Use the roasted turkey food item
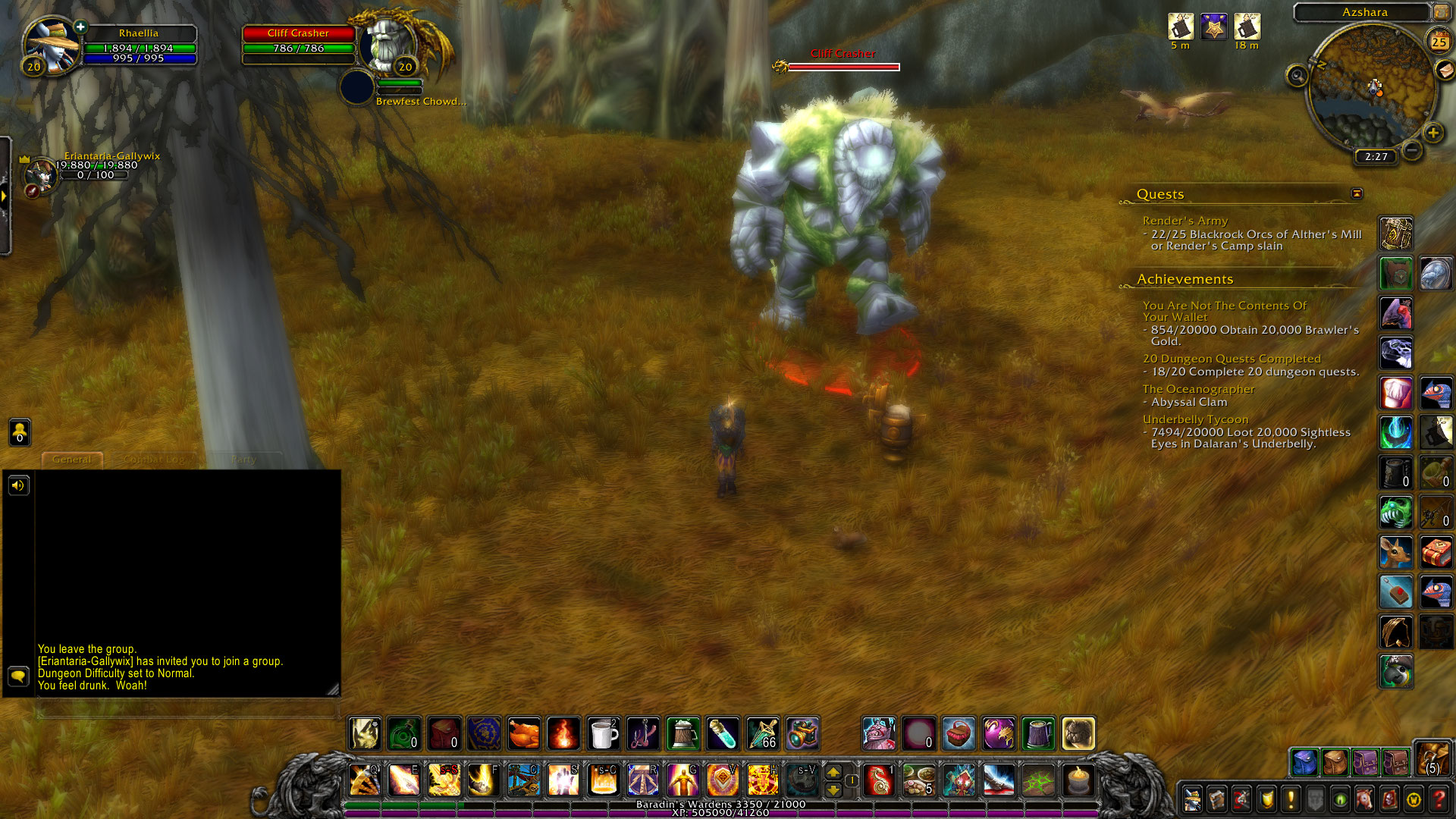 524,734
